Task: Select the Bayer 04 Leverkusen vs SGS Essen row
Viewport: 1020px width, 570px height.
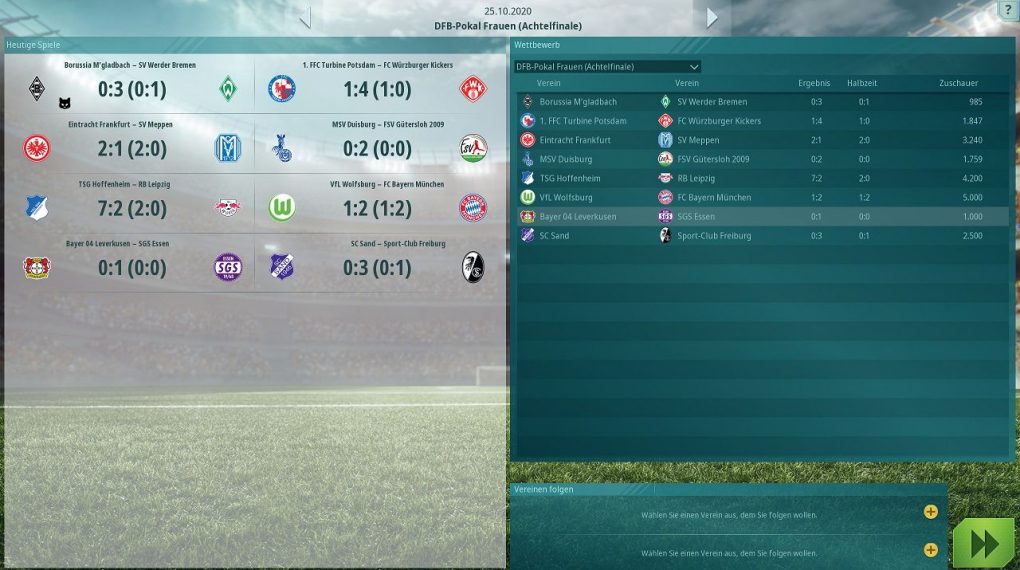Action: (x=760, y=216)
